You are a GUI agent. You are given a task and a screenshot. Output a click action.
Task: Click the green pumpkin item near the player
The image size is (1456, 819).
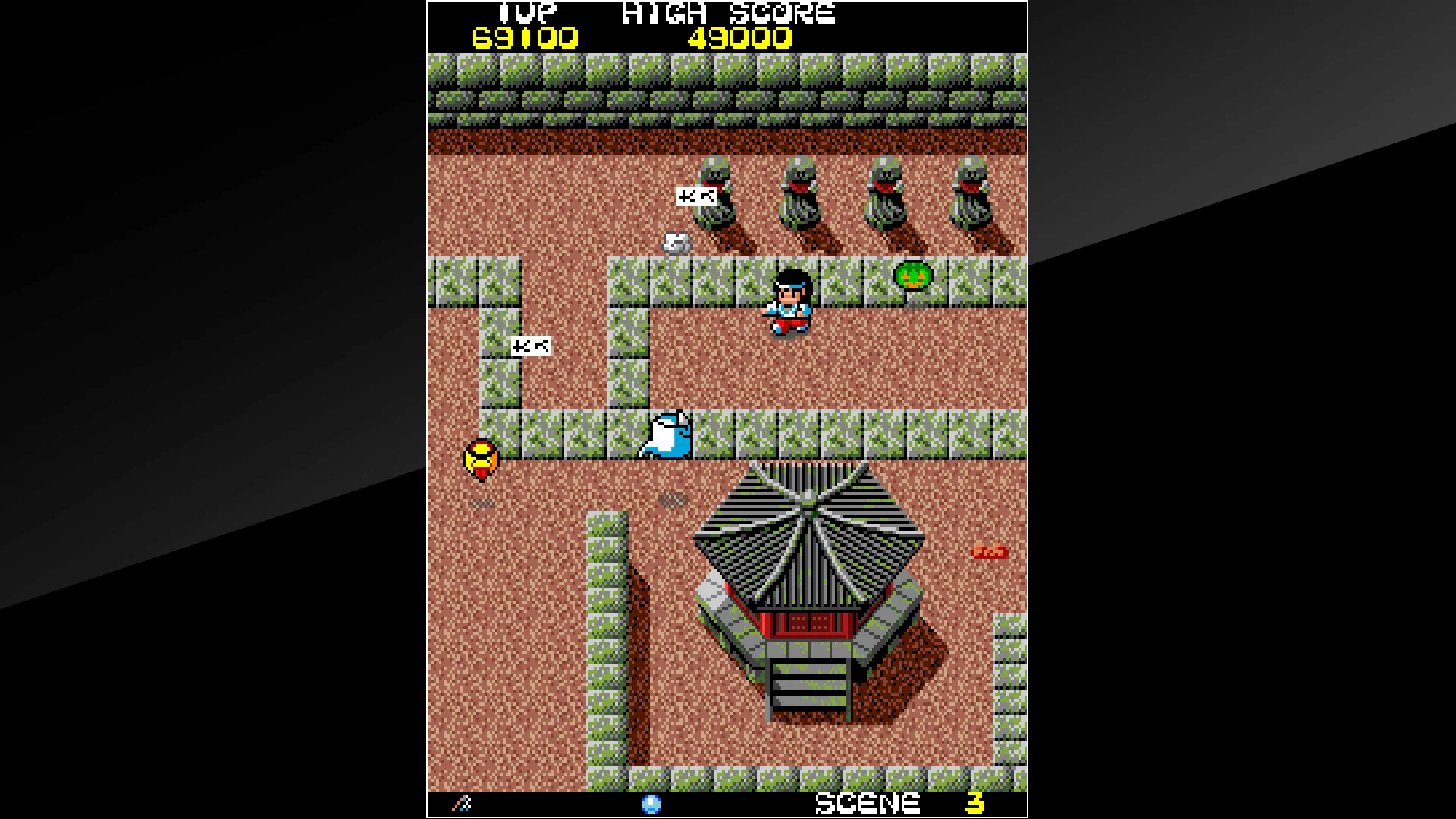[x=913, y=277]
